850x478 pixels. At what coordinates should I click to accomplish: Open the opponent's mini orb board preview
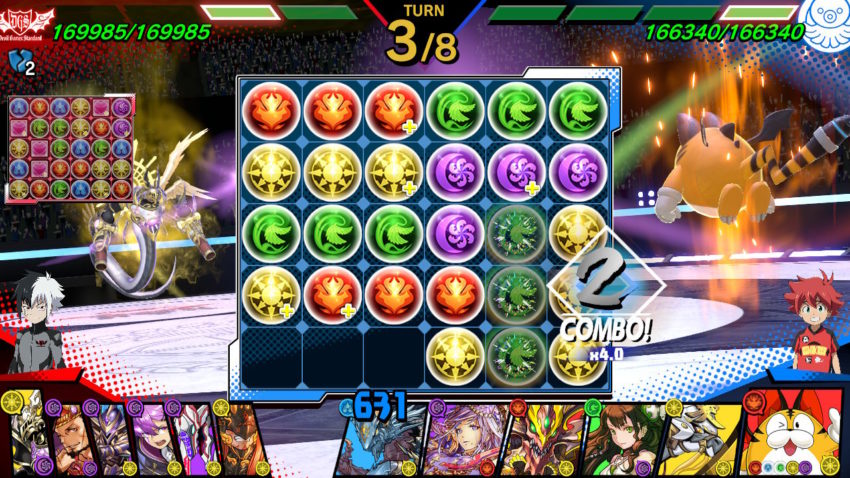[71, 148]
